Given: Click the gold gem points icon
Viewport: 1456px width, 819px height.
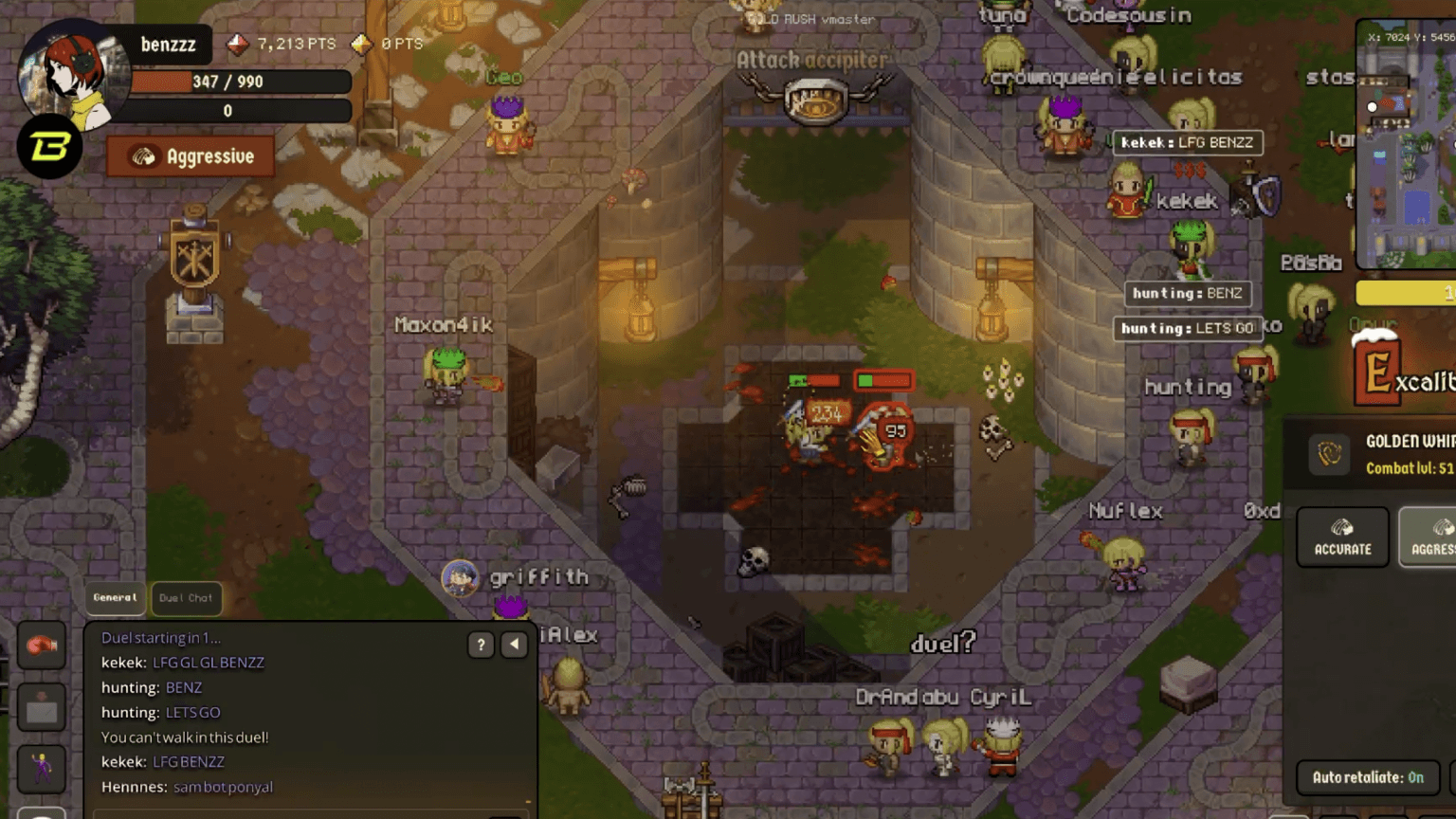Looking at the screenshot, I should [x=361, y=45].
